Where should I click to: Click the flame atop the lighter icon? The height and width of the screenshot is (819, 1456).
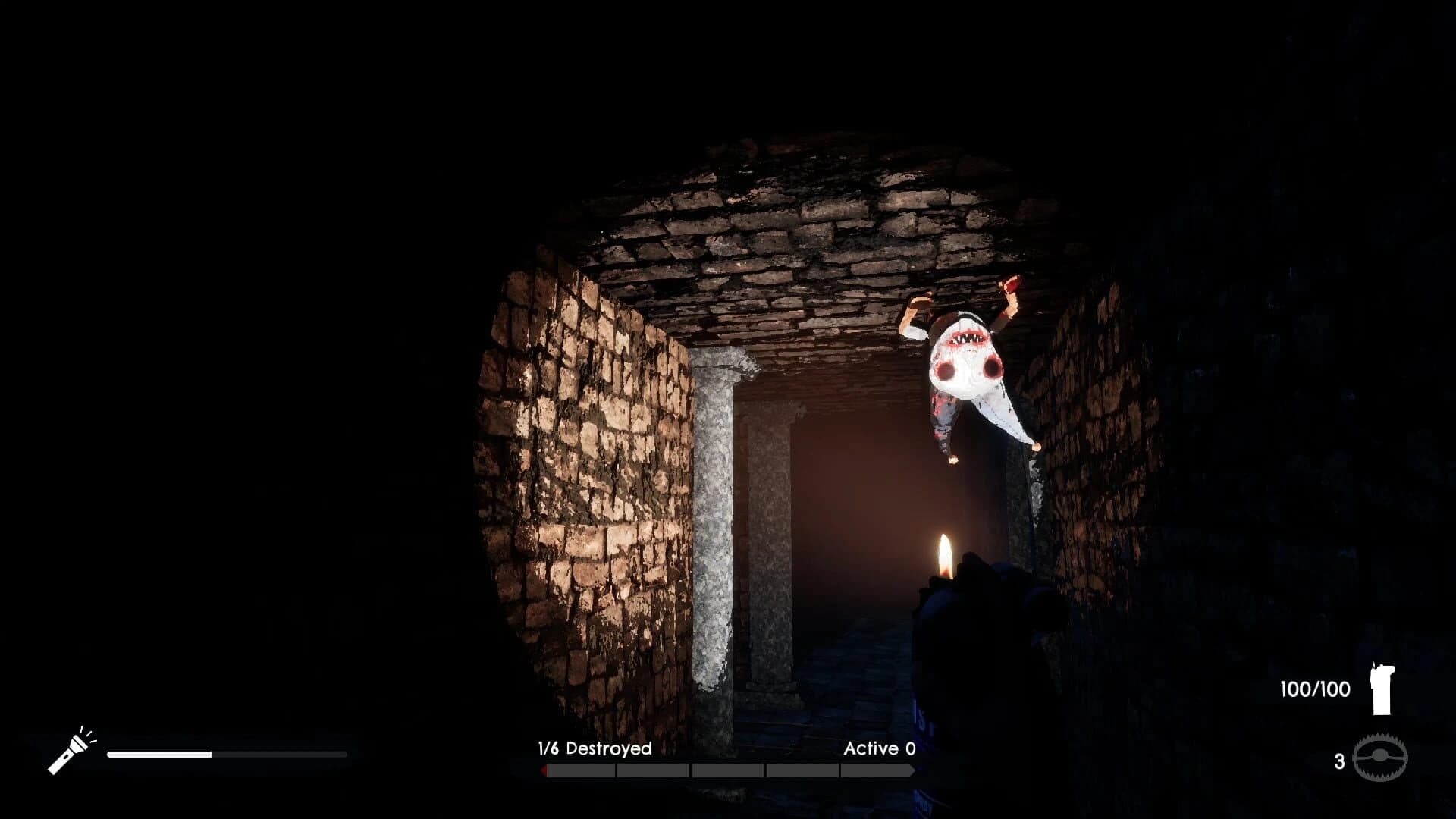[1374, 665]
